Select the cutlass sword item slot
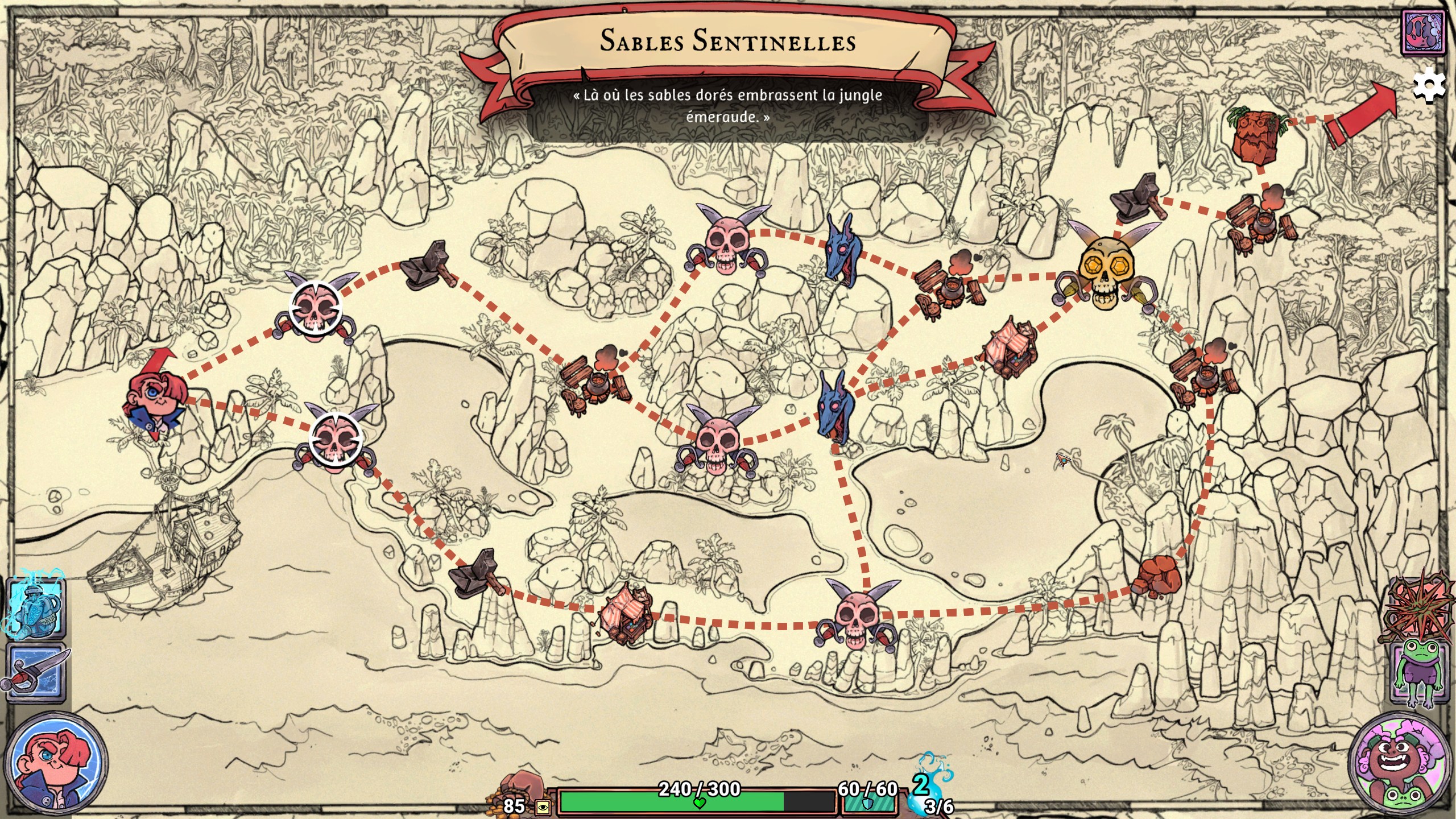1456x819 pixels. pyautogui.click(x=35, y=673)
